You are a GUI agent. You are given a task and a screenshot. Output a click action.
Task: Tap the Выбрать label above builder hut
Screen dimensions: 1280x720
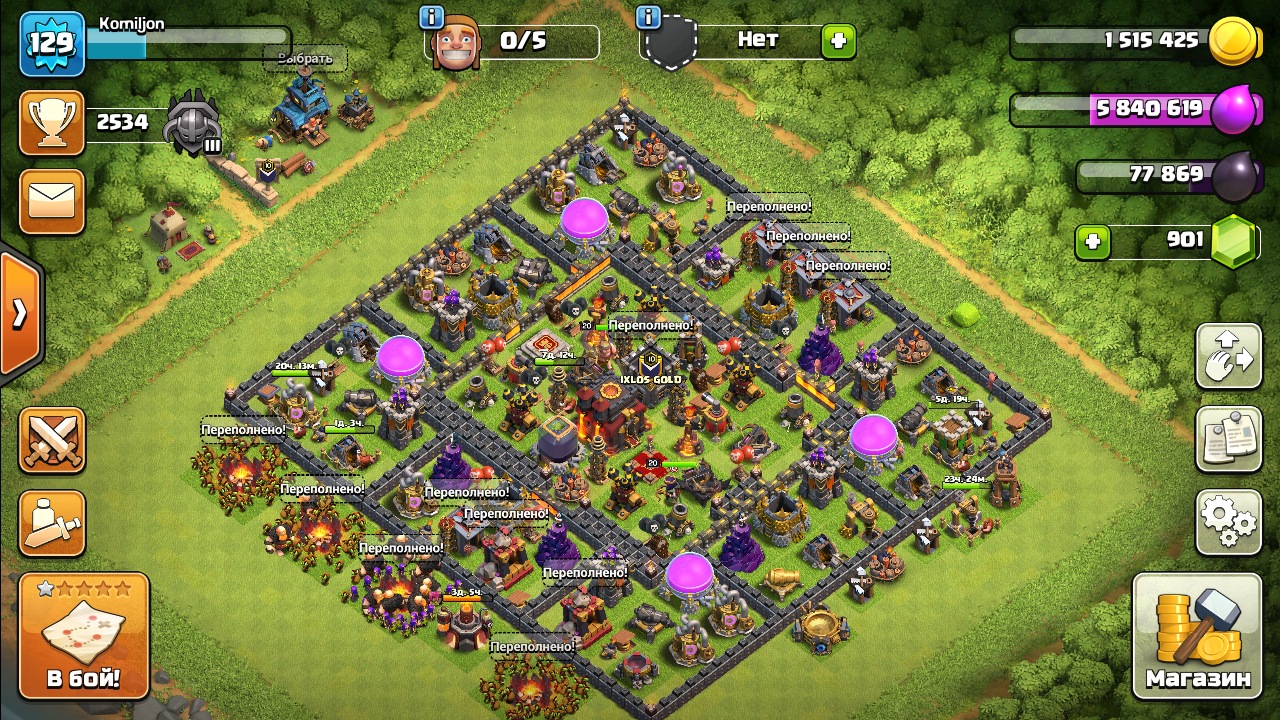305,58
